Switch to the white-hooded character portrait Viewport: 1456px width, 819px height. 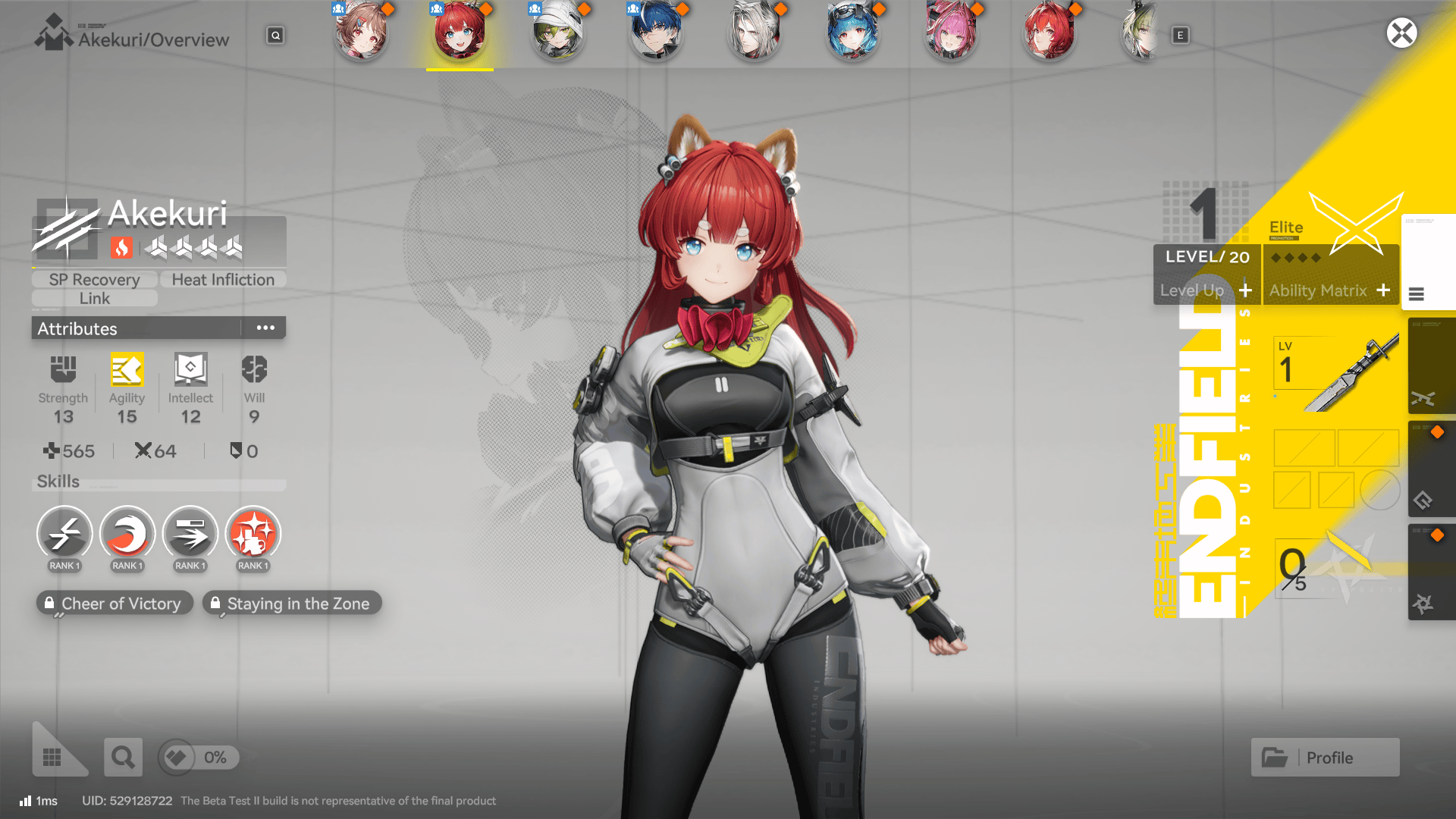point(558,33)
